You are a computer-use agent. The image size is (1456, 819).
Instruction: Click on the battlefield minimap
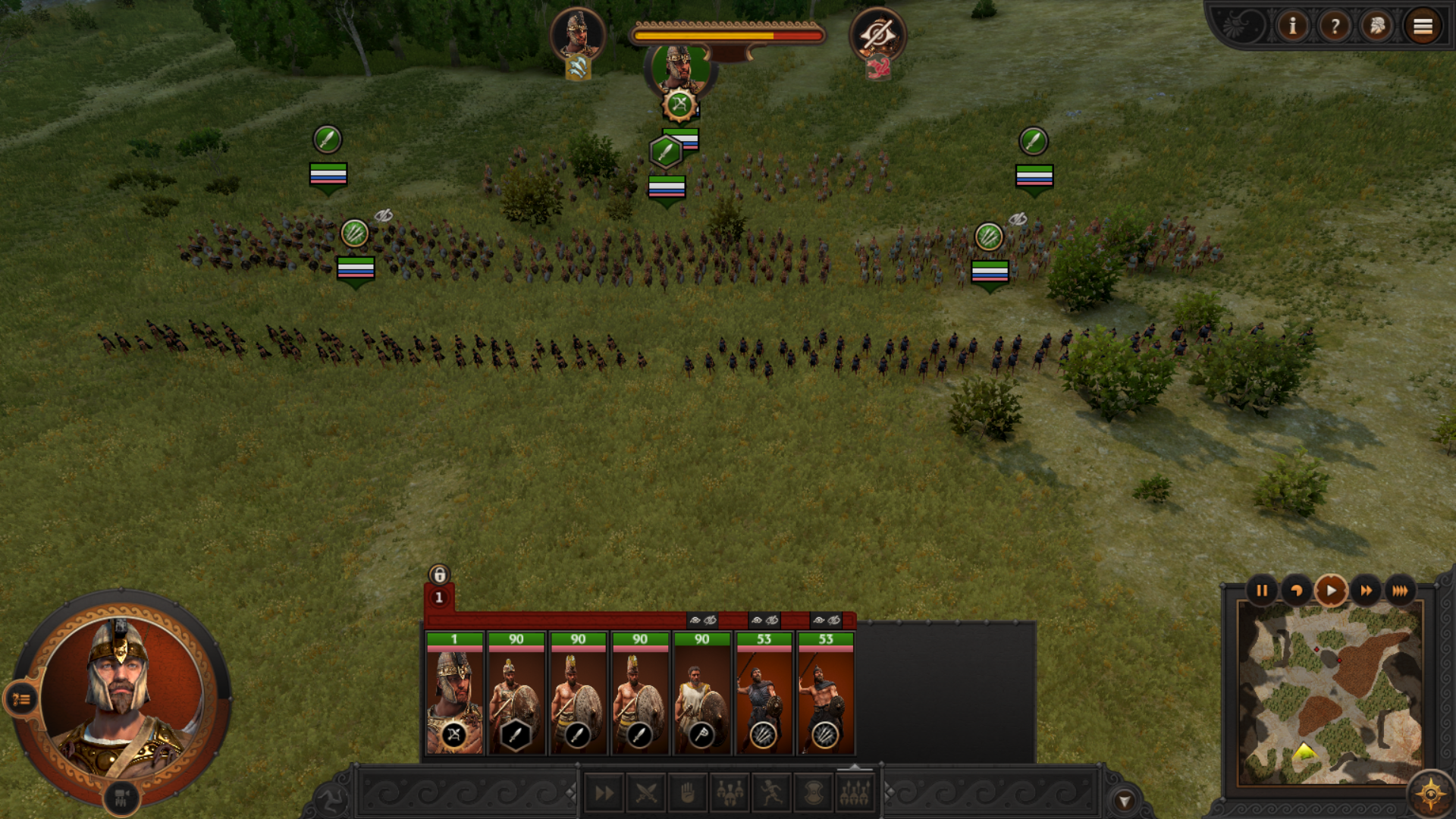1329,692
